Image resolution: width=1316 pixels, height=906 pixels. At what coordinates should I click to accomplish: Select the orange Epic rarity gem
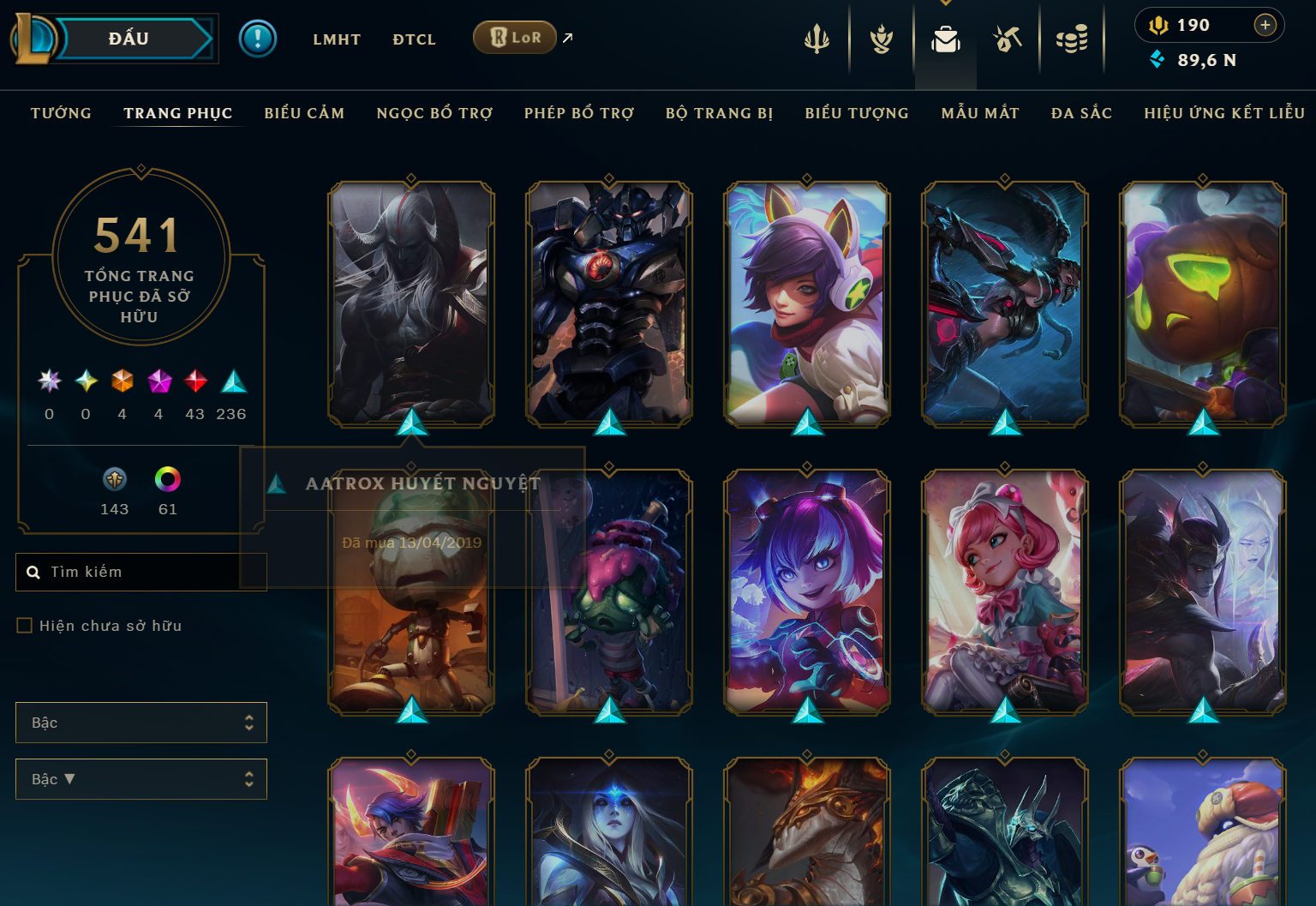(122, 381)
